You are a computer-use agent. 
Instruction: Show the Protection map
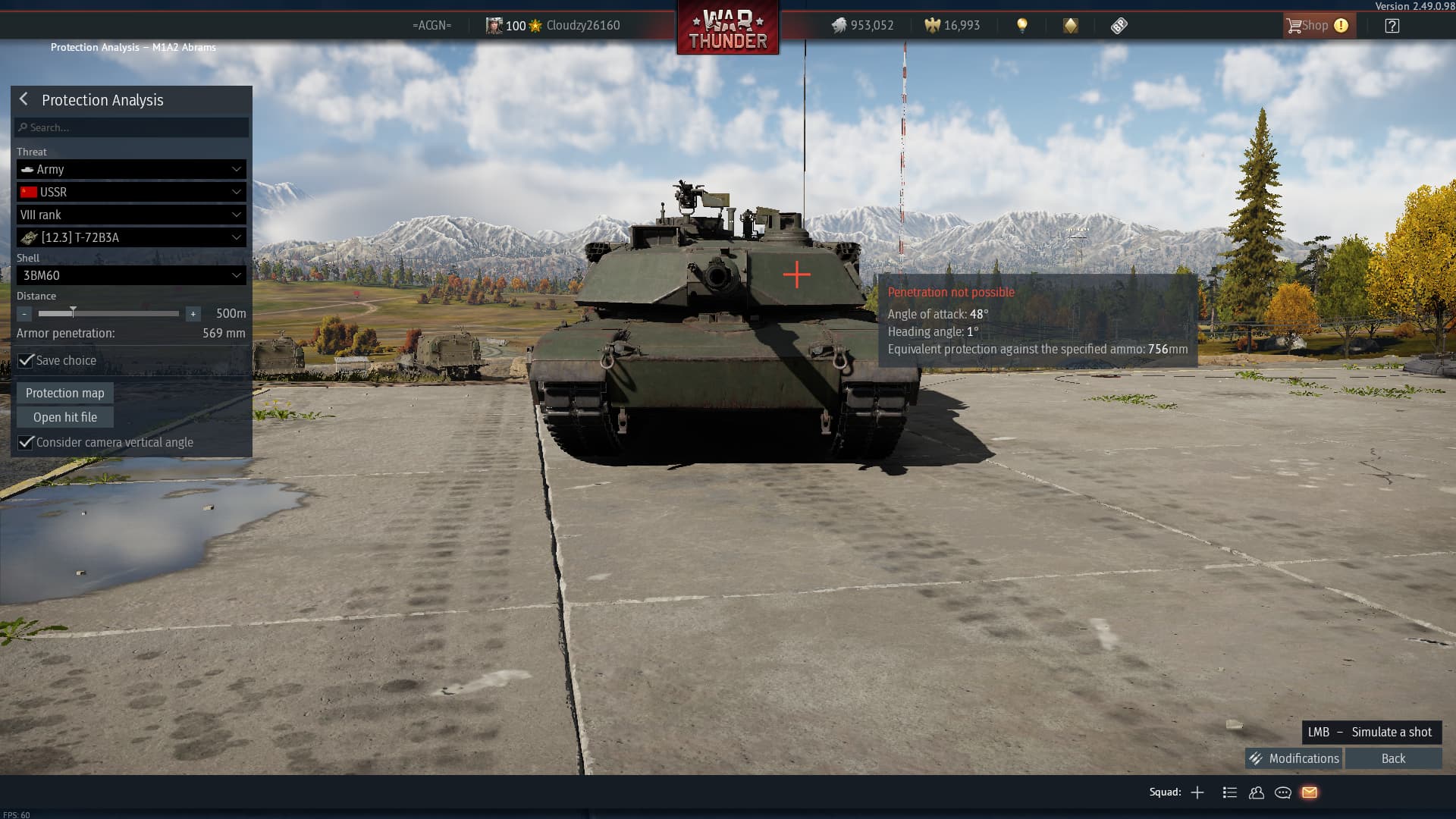pyautogui.click(x=65, y=393)
